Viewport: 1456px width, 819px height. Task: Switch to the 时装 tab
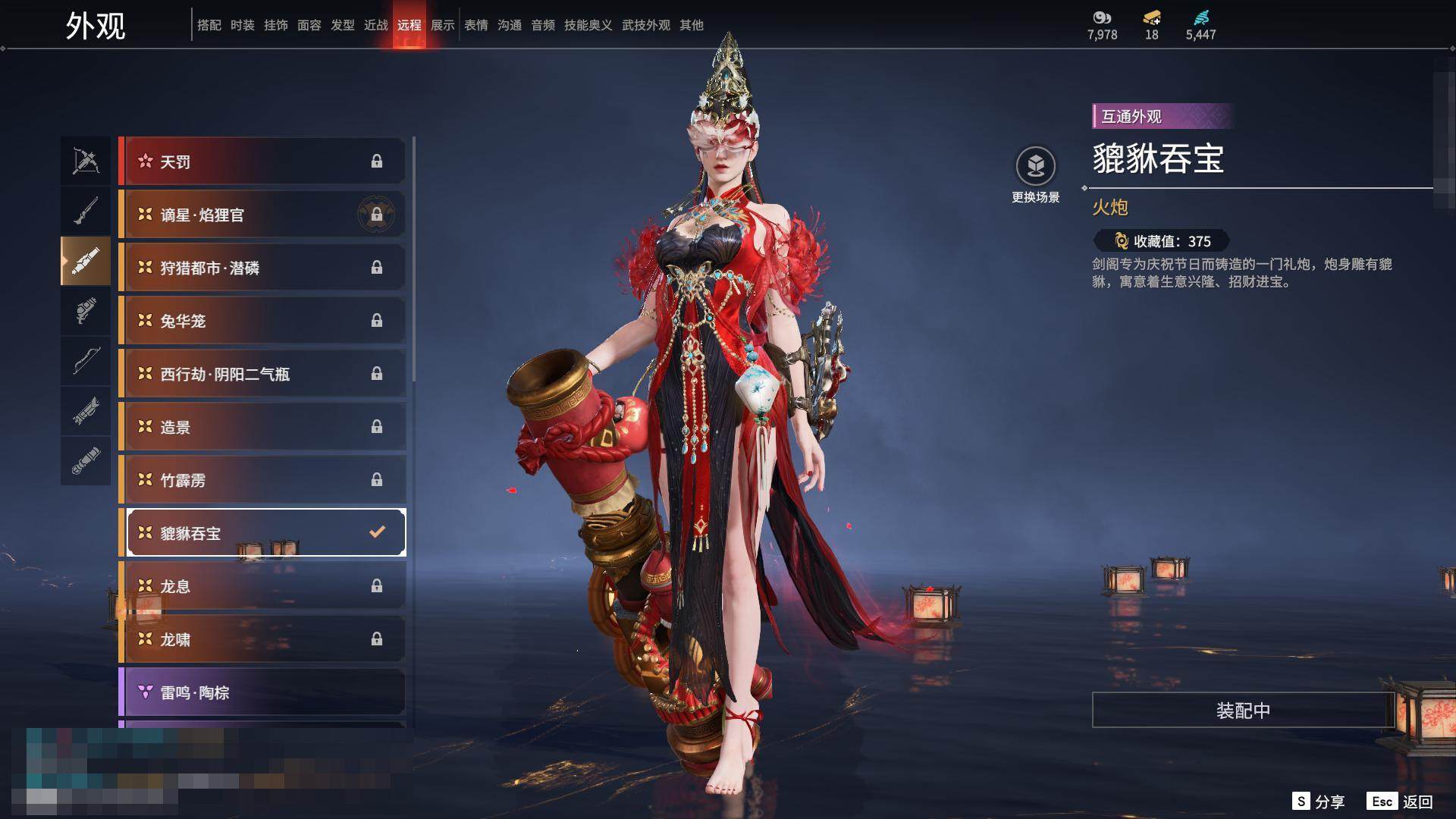point(243,25)
